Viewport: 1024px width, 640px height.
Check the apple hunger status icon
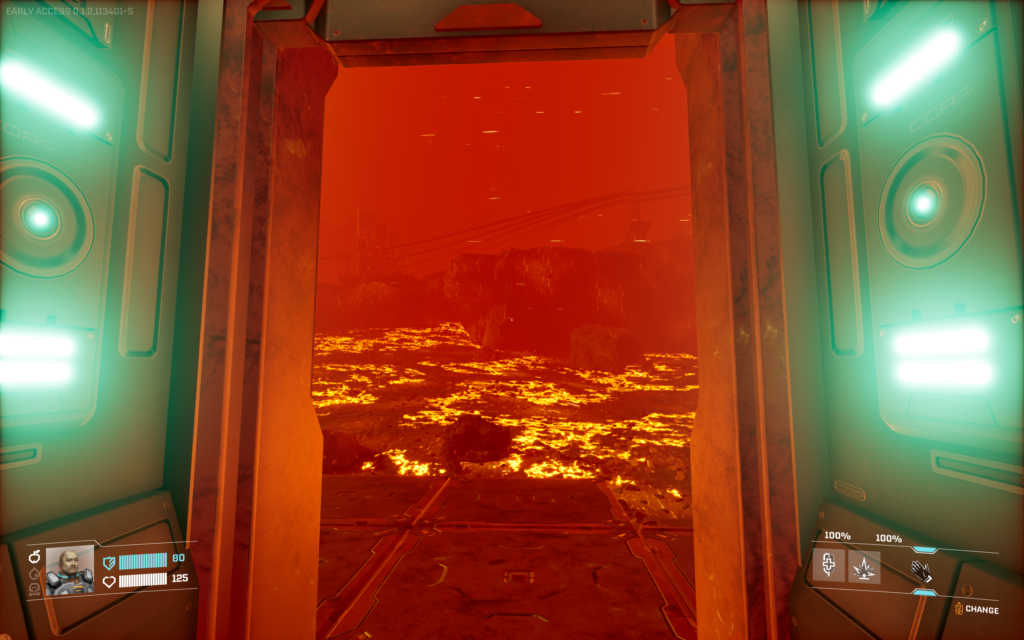[34, 557]
